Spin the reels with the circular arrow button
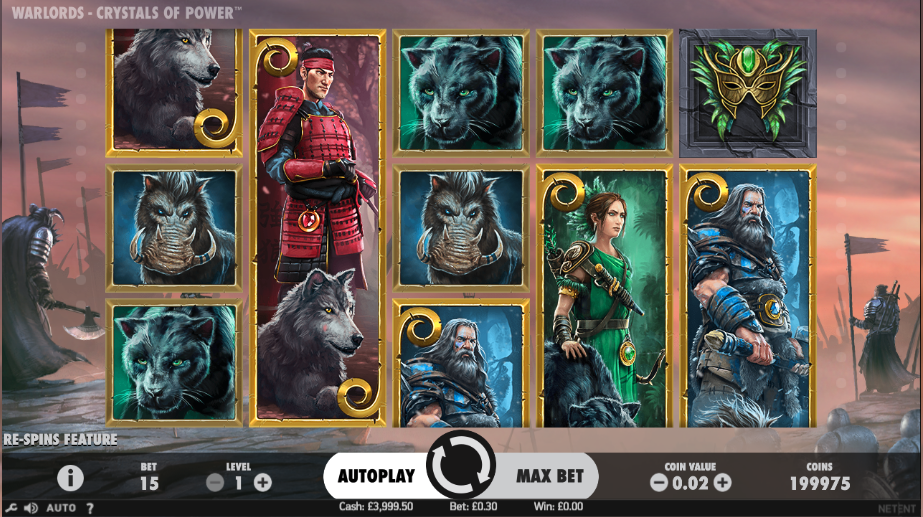This screenshot has height=517, width=923. pyautogui.click(x=461, y=465)
